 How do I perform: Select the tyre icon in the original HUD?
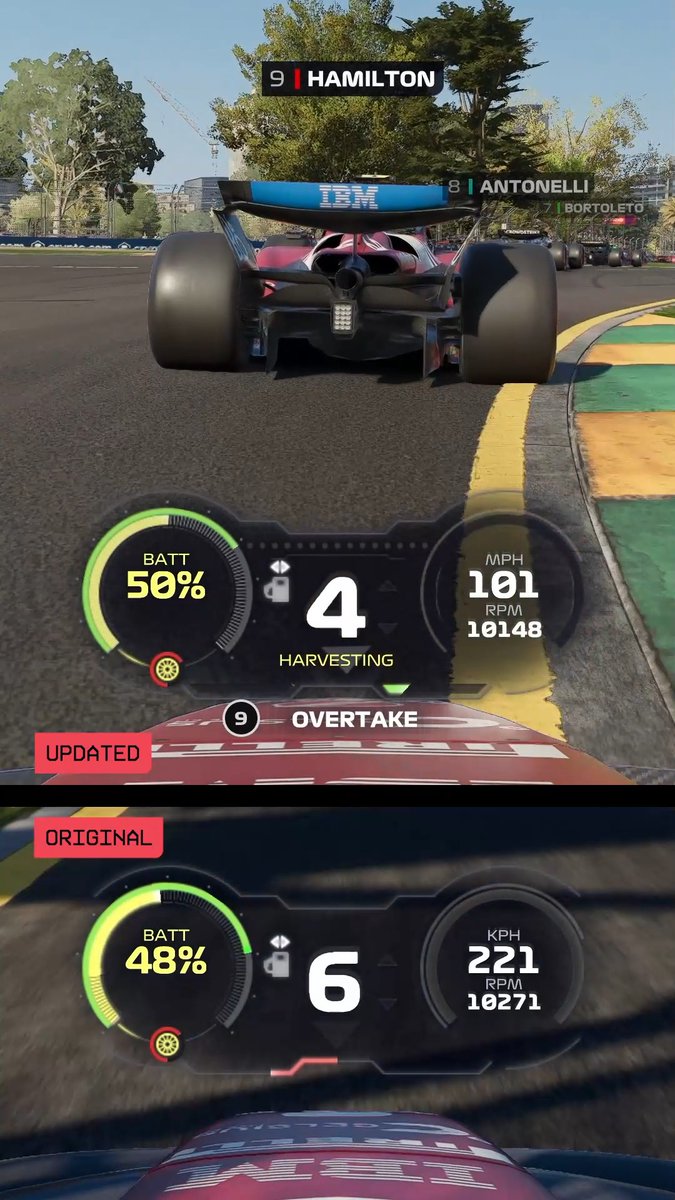(x=166, y=1045)
